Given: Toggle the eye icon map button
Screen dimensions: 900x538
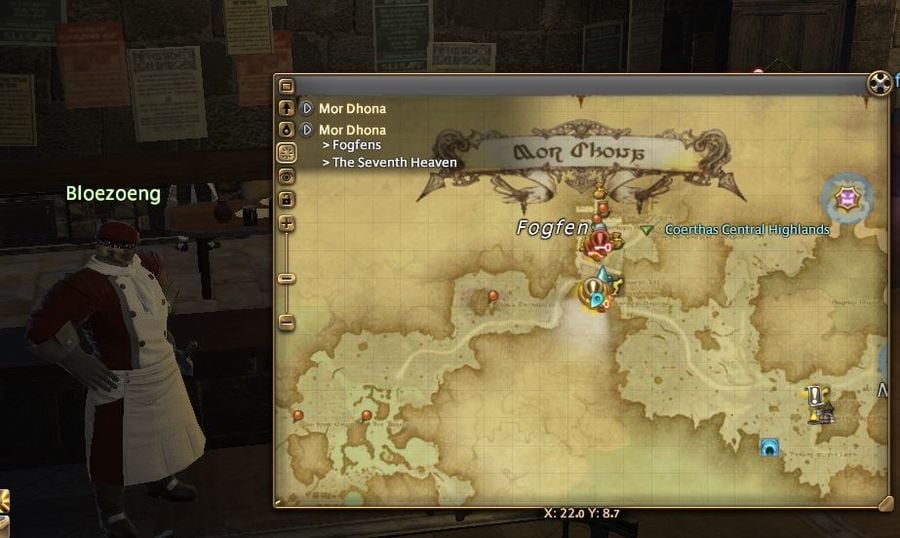Looking at the screenshot, I should (287, 176).
